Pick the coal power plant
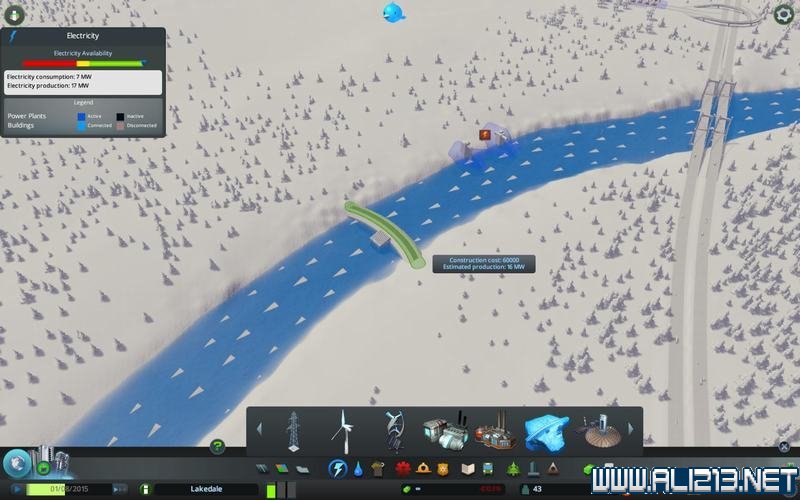800x500 pixels. 445,432
